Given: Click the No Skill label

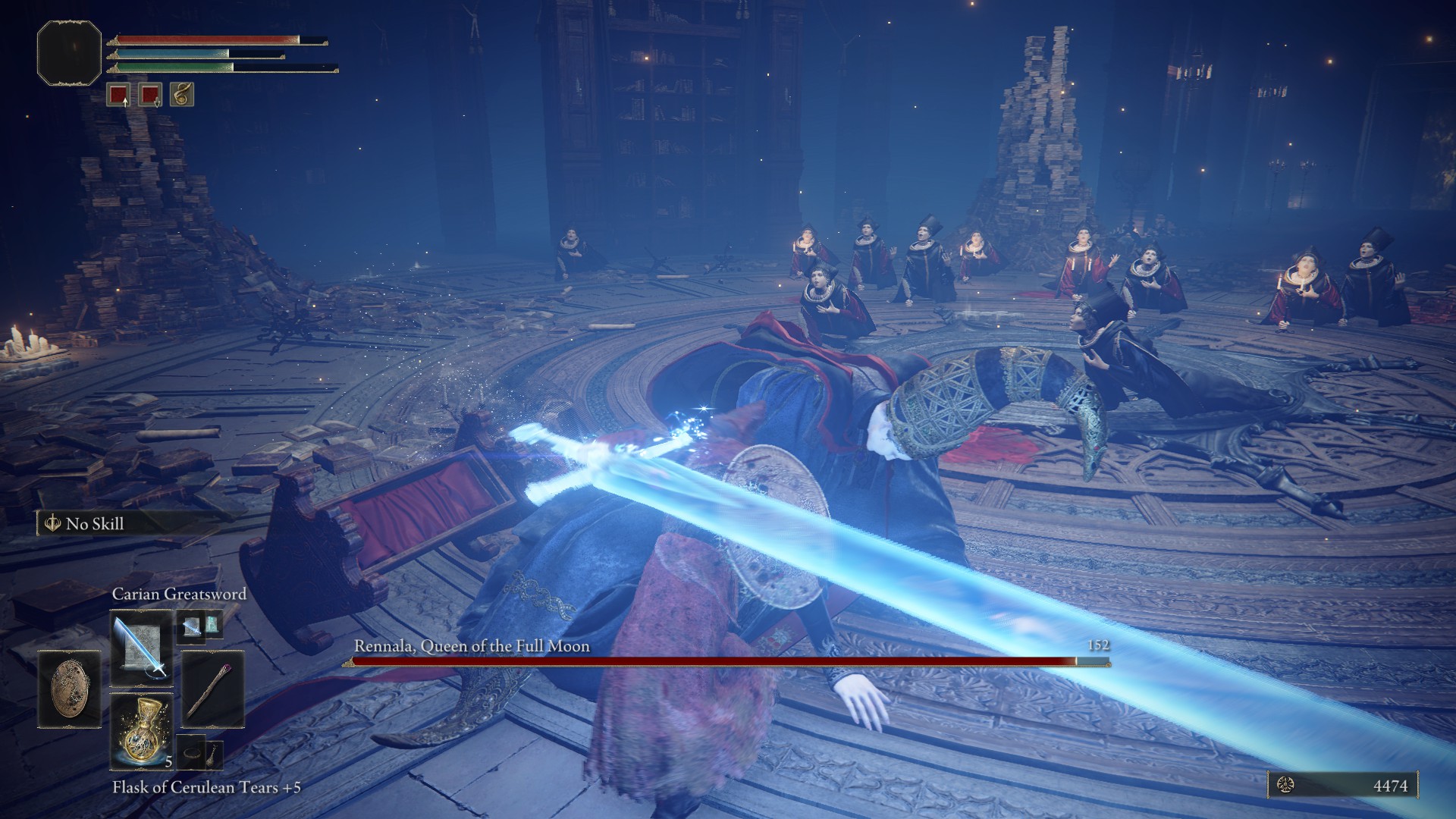Looking at the screenshot, I should click(x=95, y=523).
